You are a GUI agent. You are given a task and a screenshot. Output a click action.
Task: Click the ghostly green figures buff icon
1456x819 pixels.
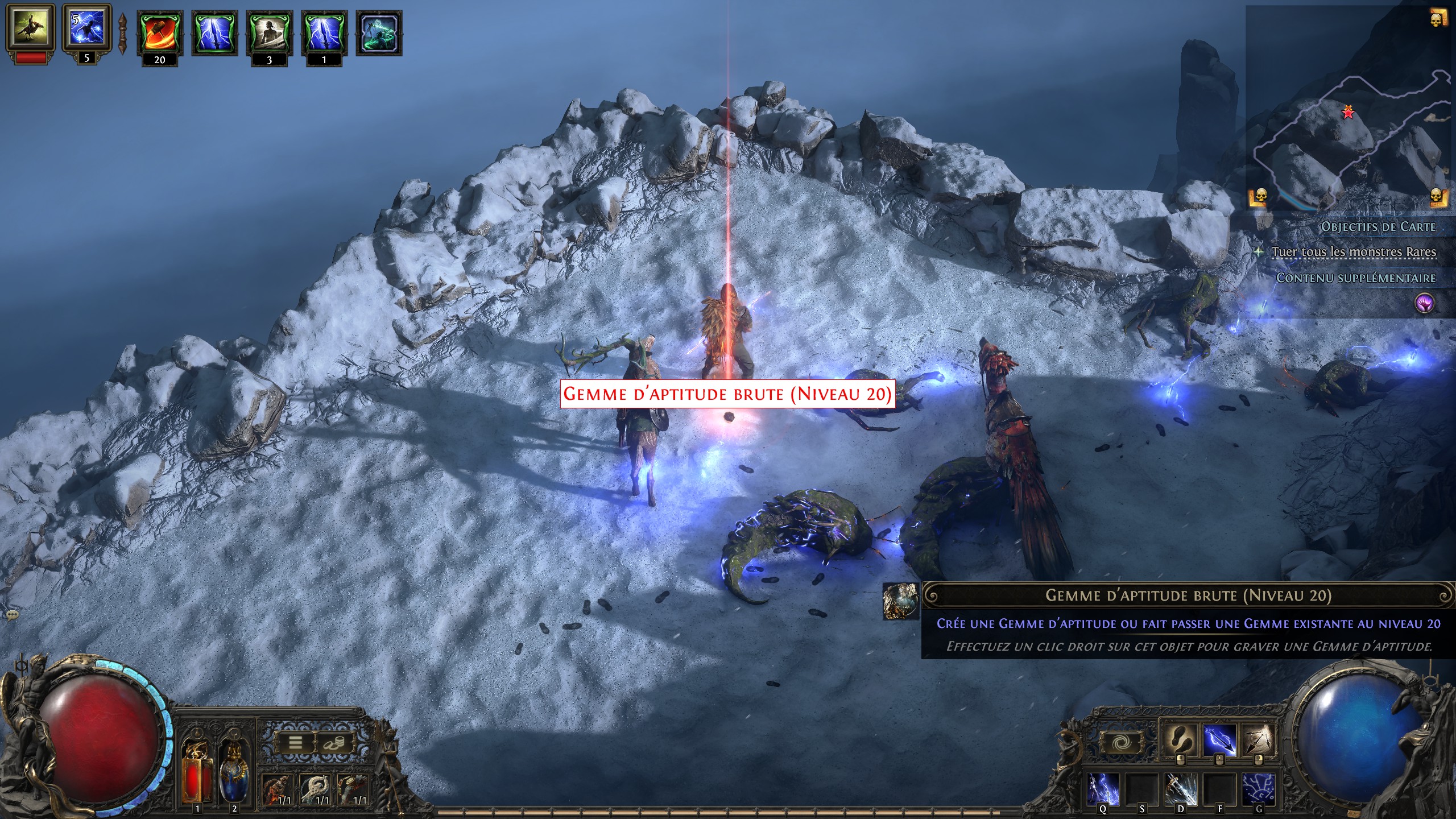[x=379, y=33]
